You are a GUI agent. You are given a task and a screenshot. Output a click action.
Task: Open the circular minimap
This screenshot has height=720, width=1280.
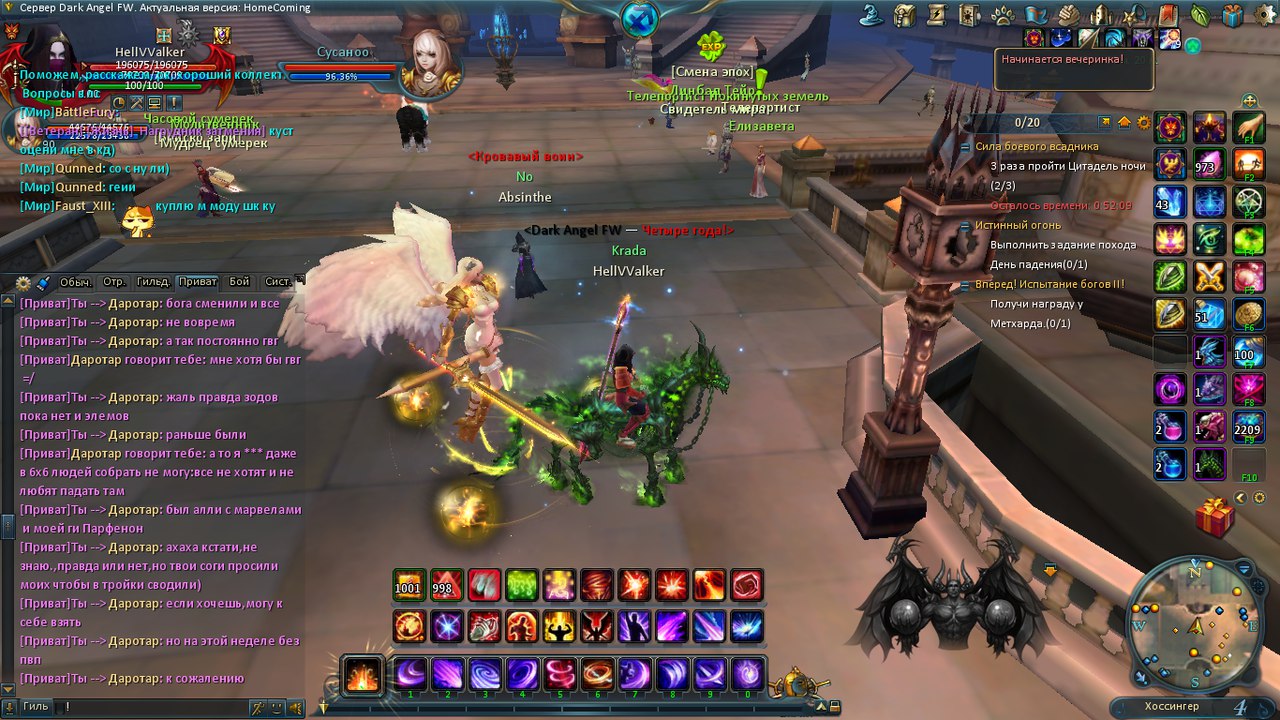click(x=1195, y=627)
